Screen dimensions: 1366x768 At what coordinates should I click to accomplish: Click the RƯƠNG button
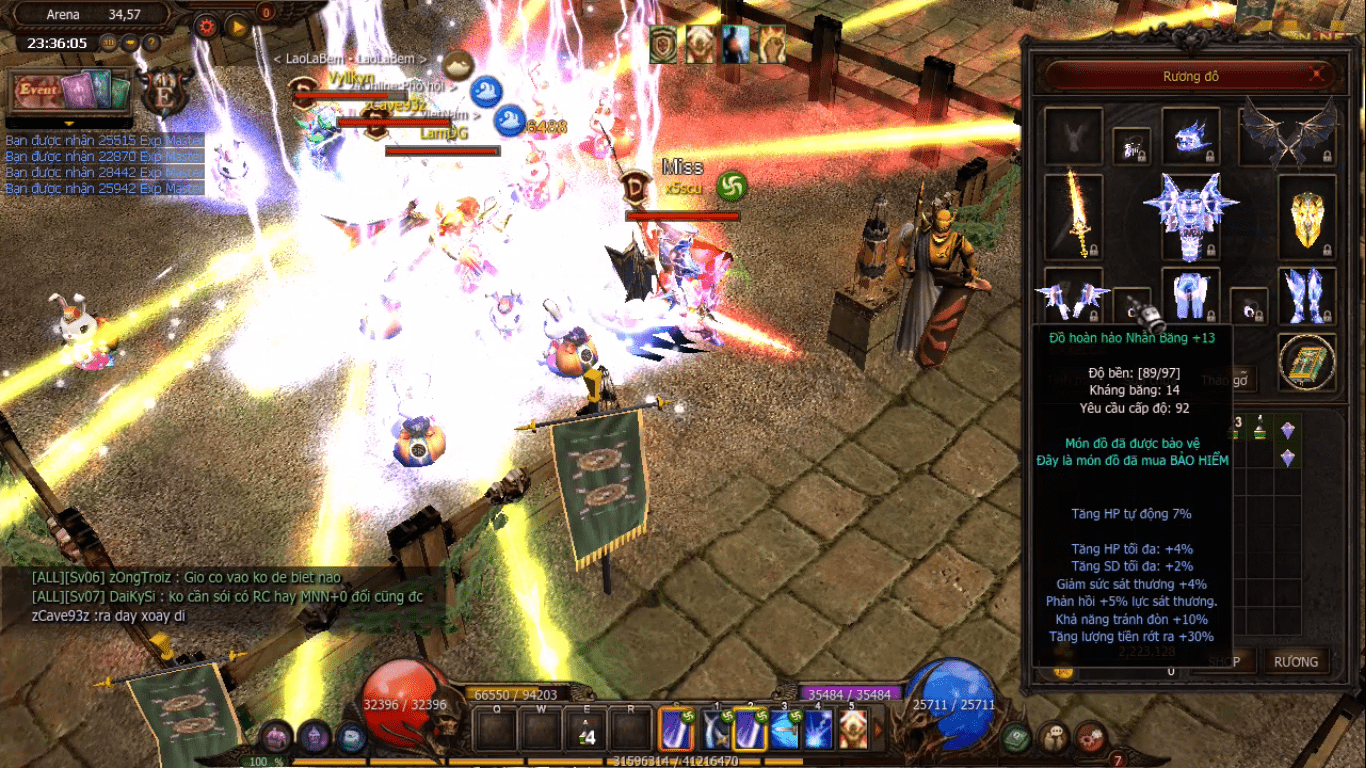click(1295, 661)
